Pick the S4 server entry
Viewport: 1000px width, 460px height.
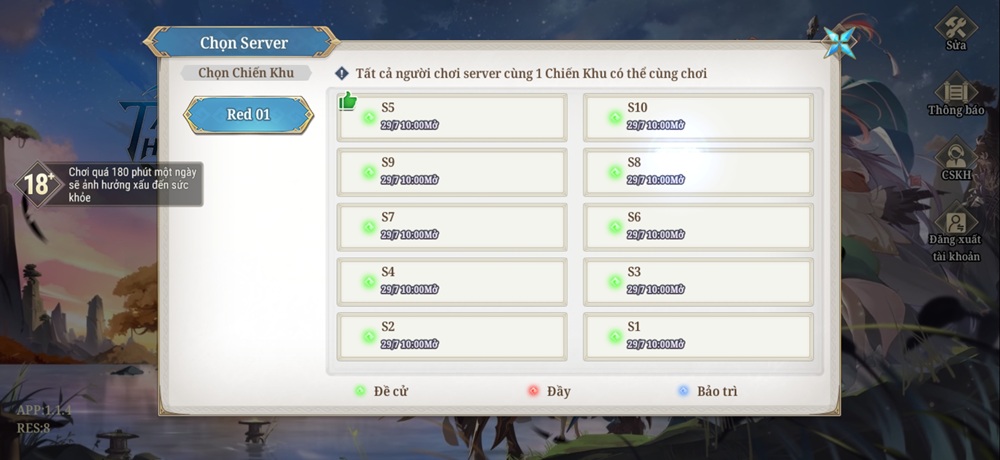452,281
